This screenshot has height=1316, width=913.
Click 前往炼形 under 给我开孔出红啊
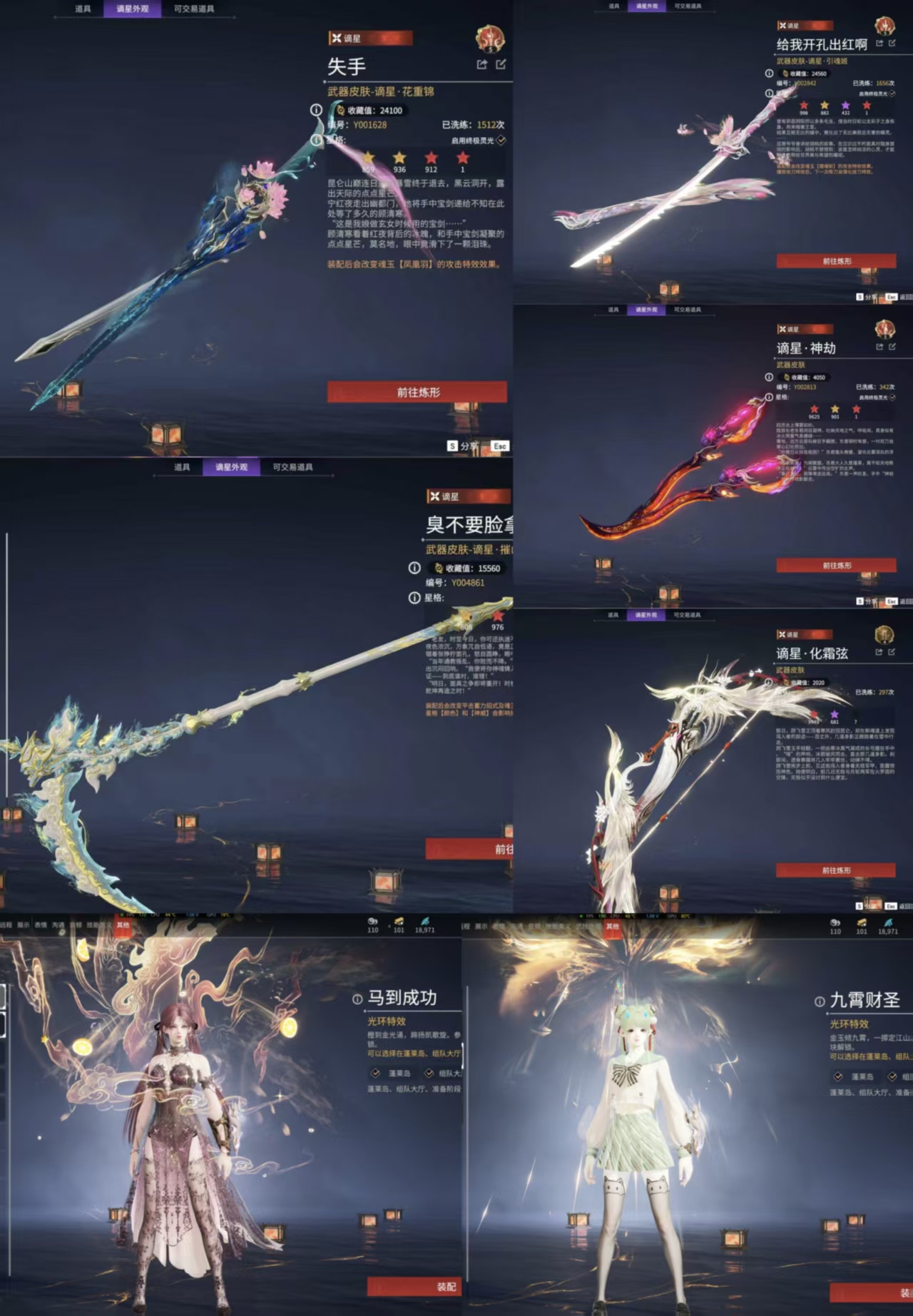[836, 261]
